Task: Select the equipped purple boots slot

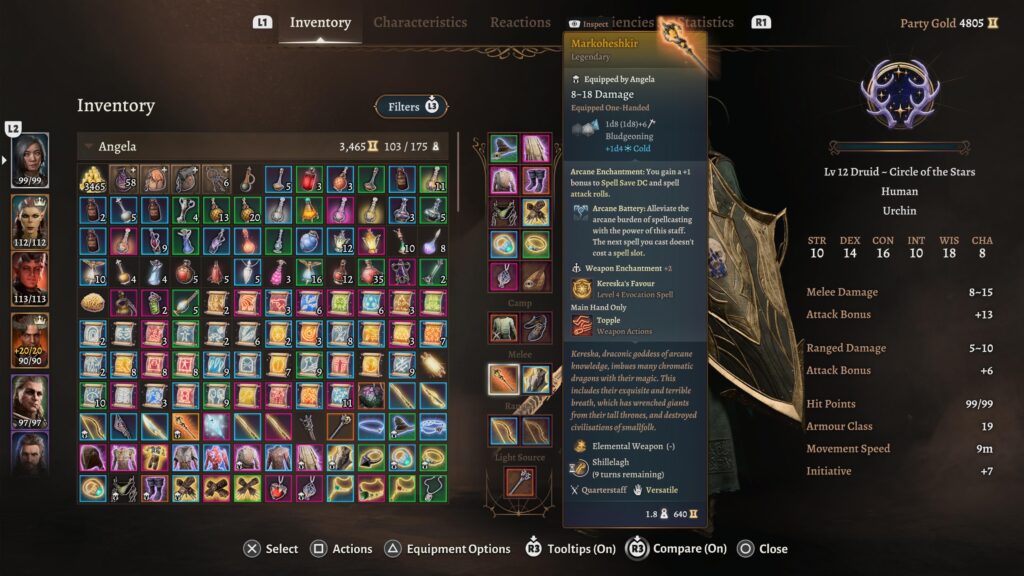Action: pyautogui.click(x=536, y=181)
